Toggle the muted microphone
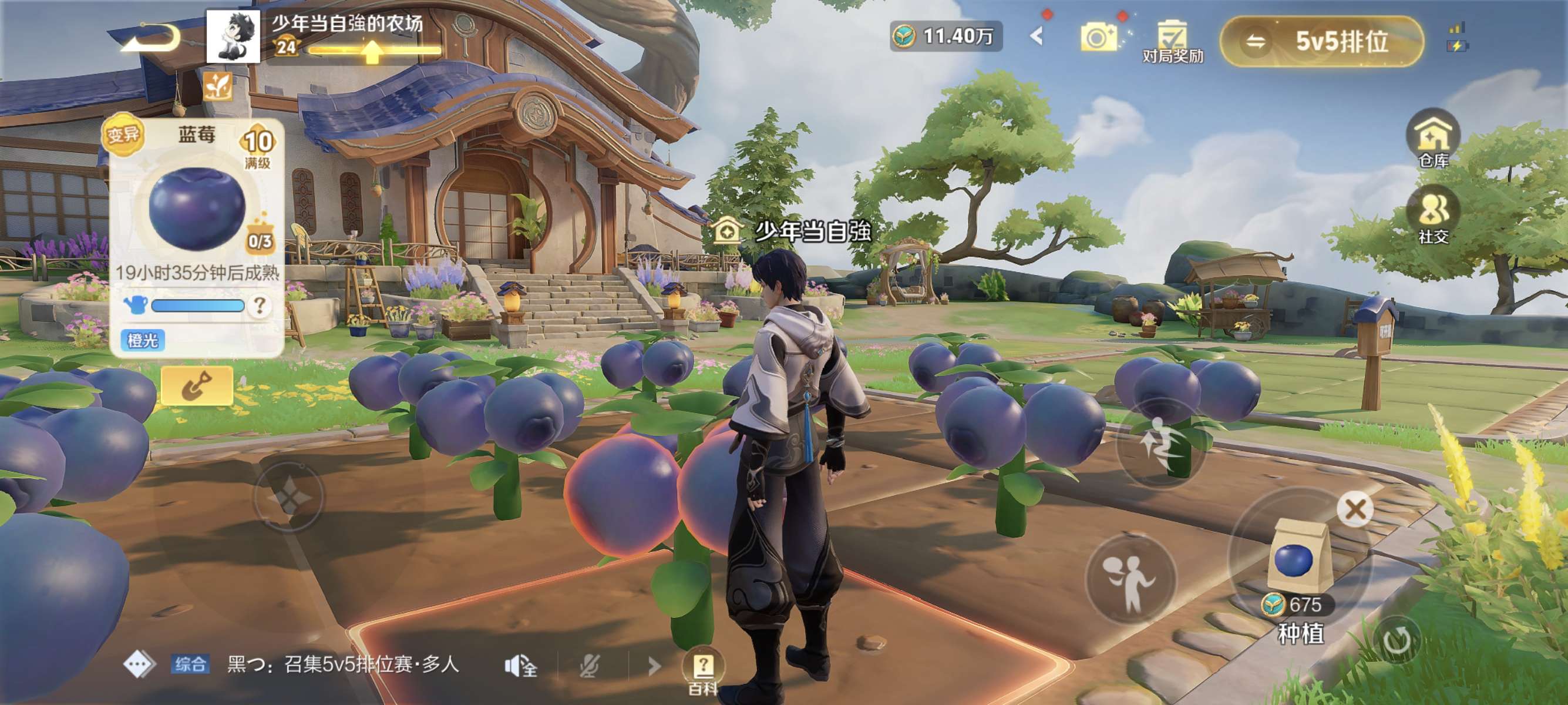Viewport: 1568px width, 705px height. click(x=588, y=666)
